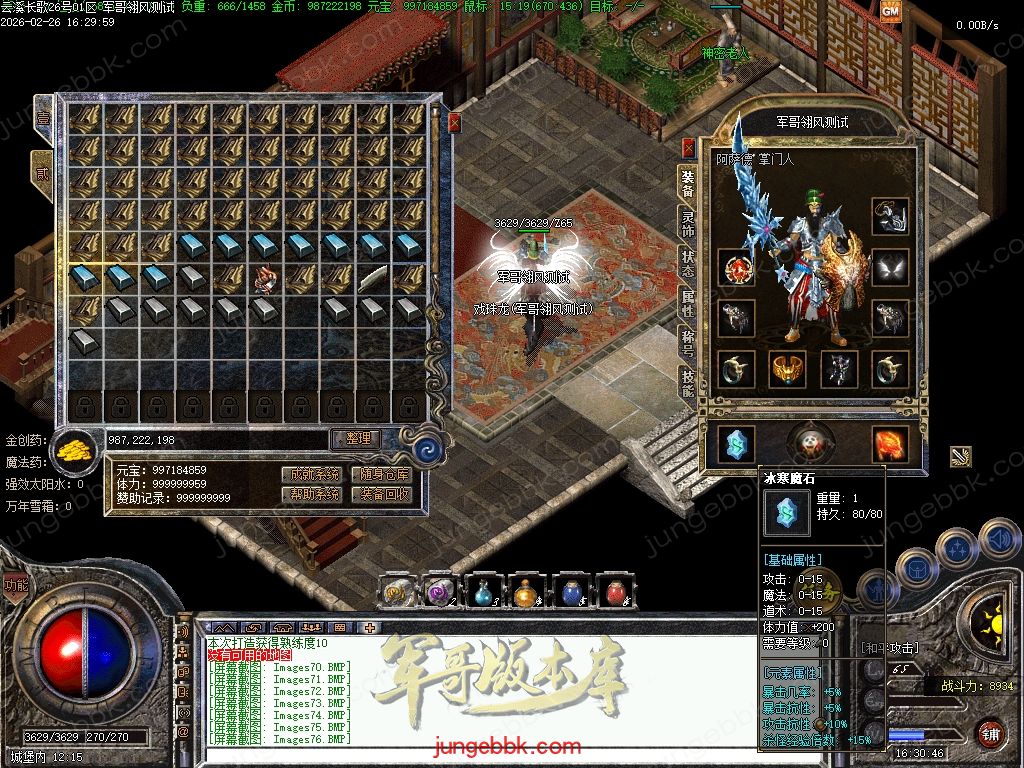
Task: Click the 整理 sort button in the bag
Action: point(357,439)
